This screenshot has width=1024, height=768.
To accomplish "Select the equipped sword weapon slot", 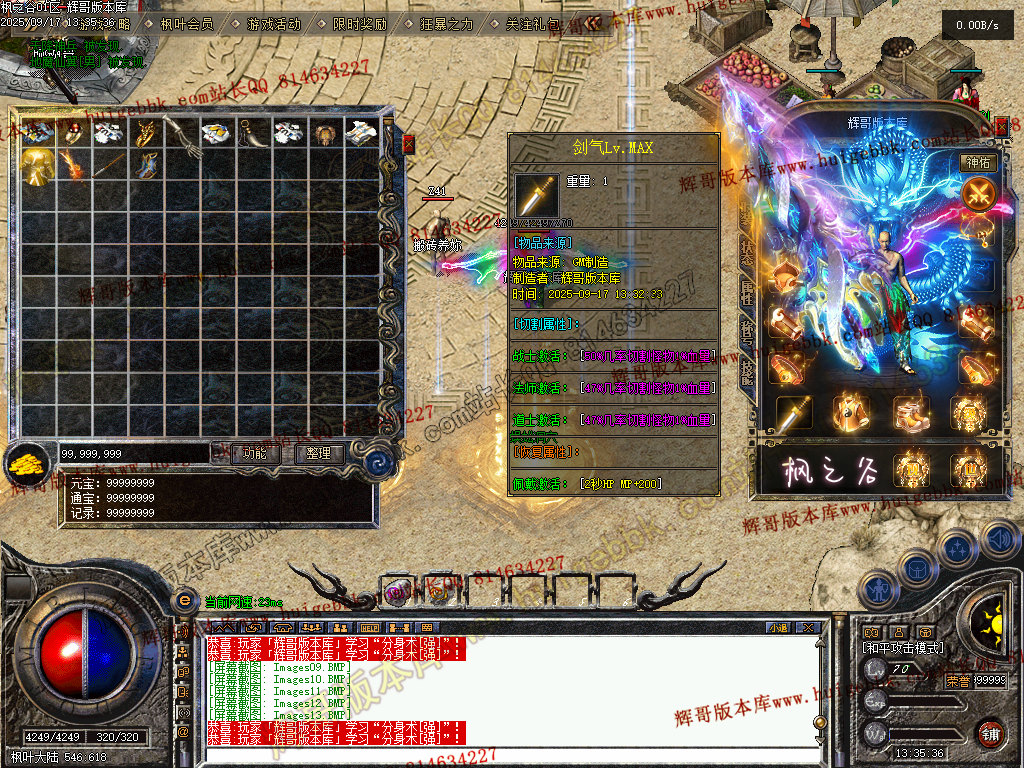I will (x=794, y=411).
